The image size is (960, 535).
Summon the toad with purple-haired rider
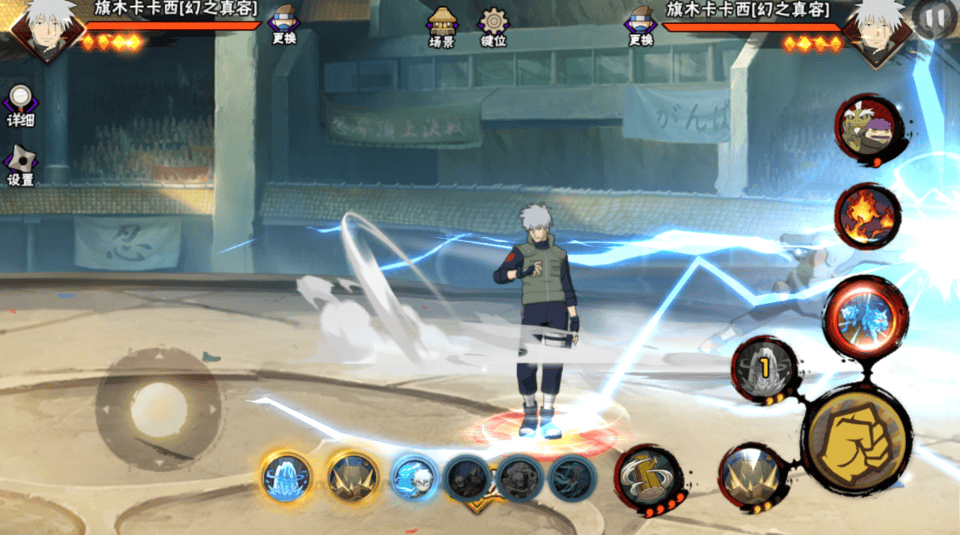pyautogui.click(x=866, y=126)
